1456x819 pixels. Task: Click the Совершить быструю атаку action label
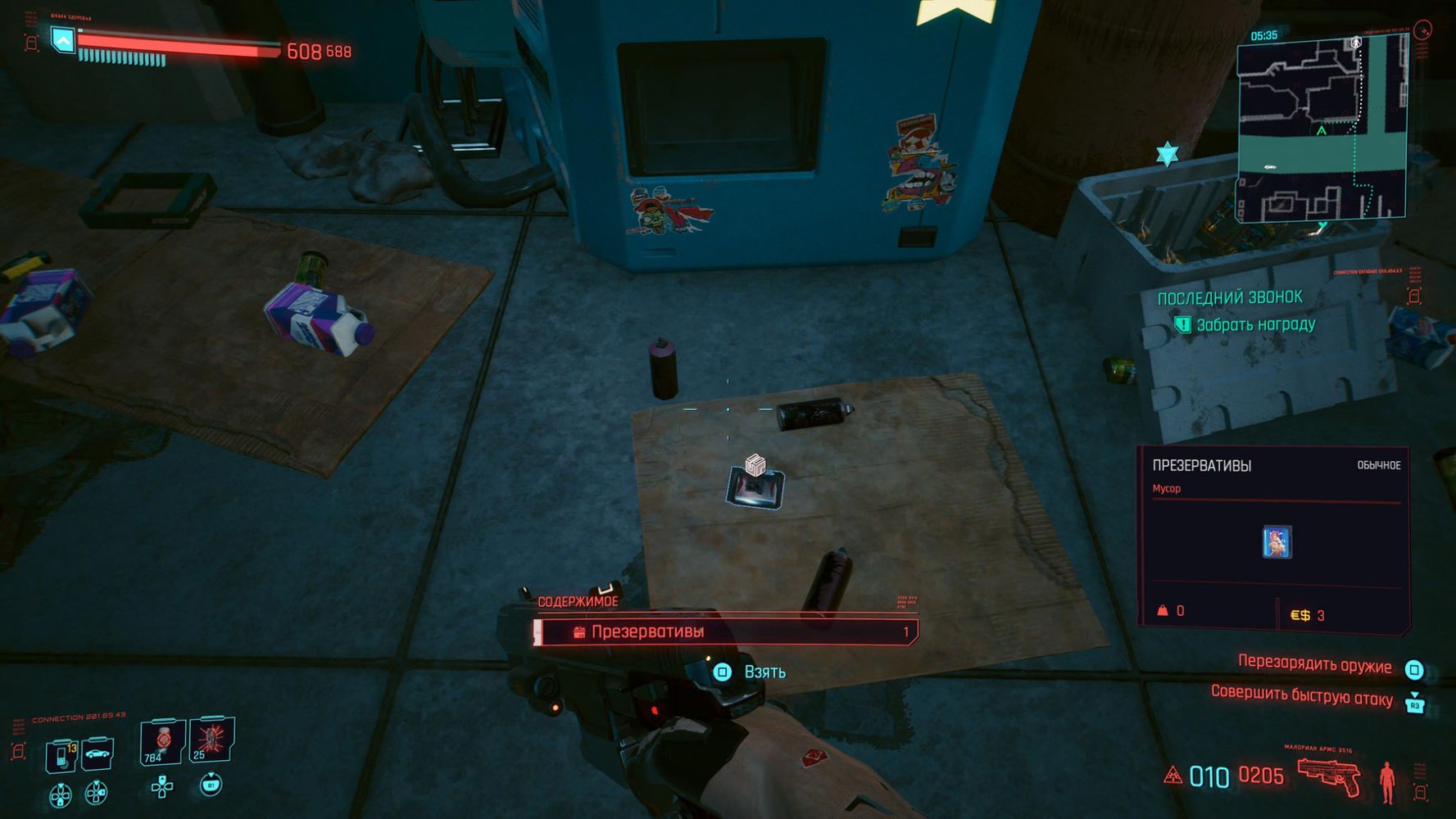1301,697
